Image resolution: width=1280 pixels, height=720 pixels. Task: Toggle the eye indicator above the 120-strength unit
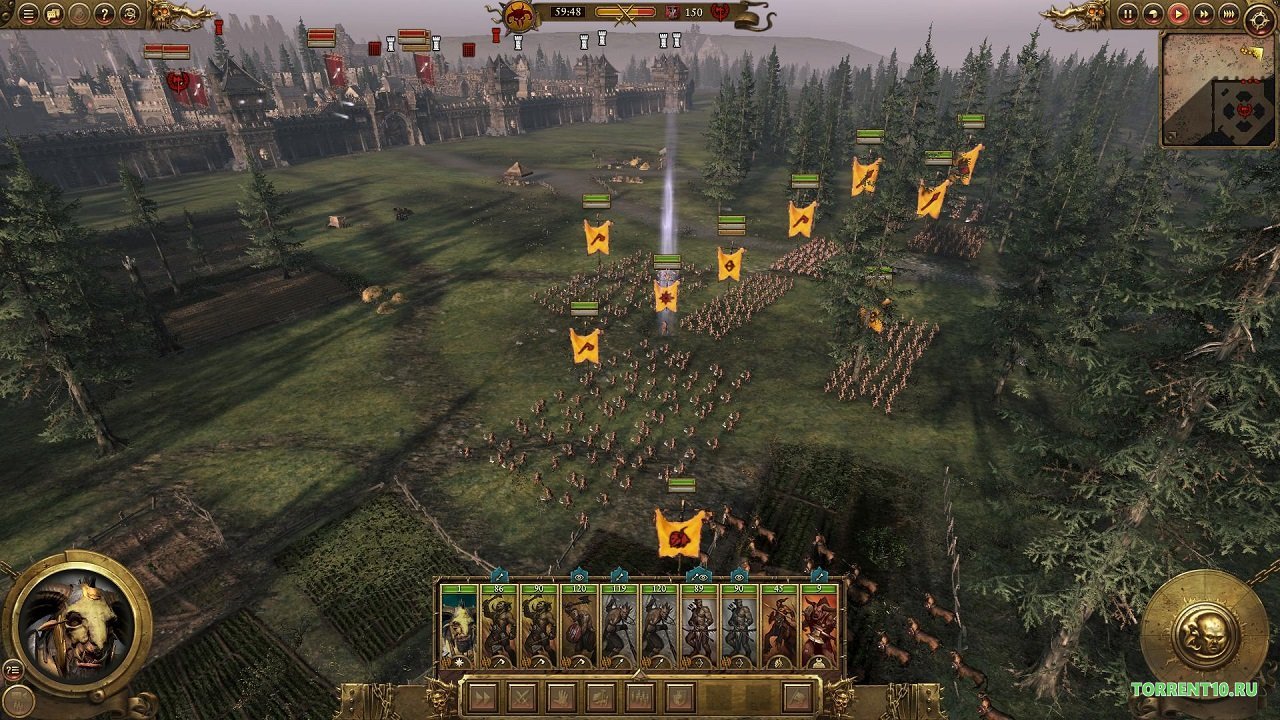[579, 577]
